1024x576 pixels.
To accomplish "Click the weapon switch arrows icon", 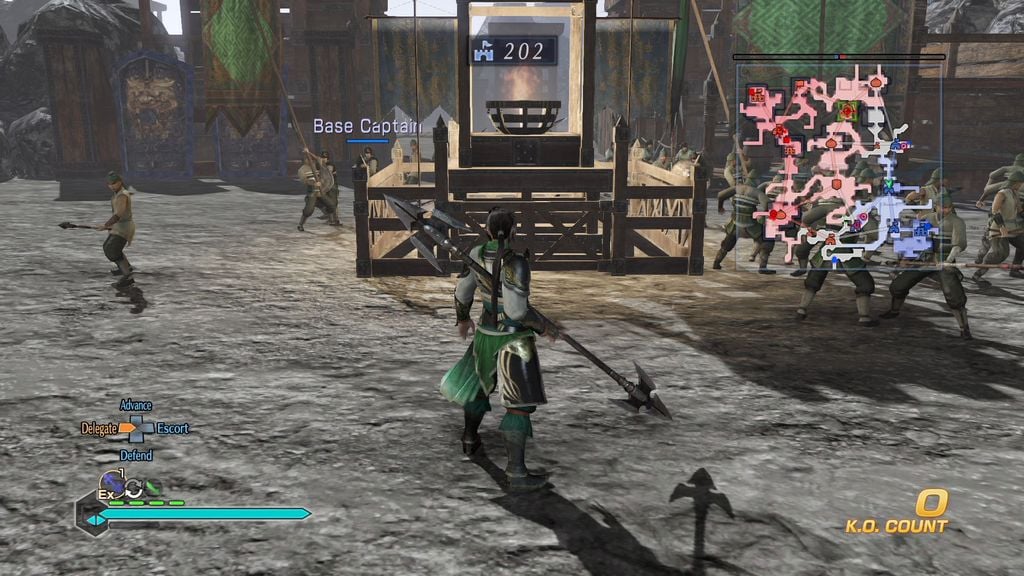I will click(133, 488).
